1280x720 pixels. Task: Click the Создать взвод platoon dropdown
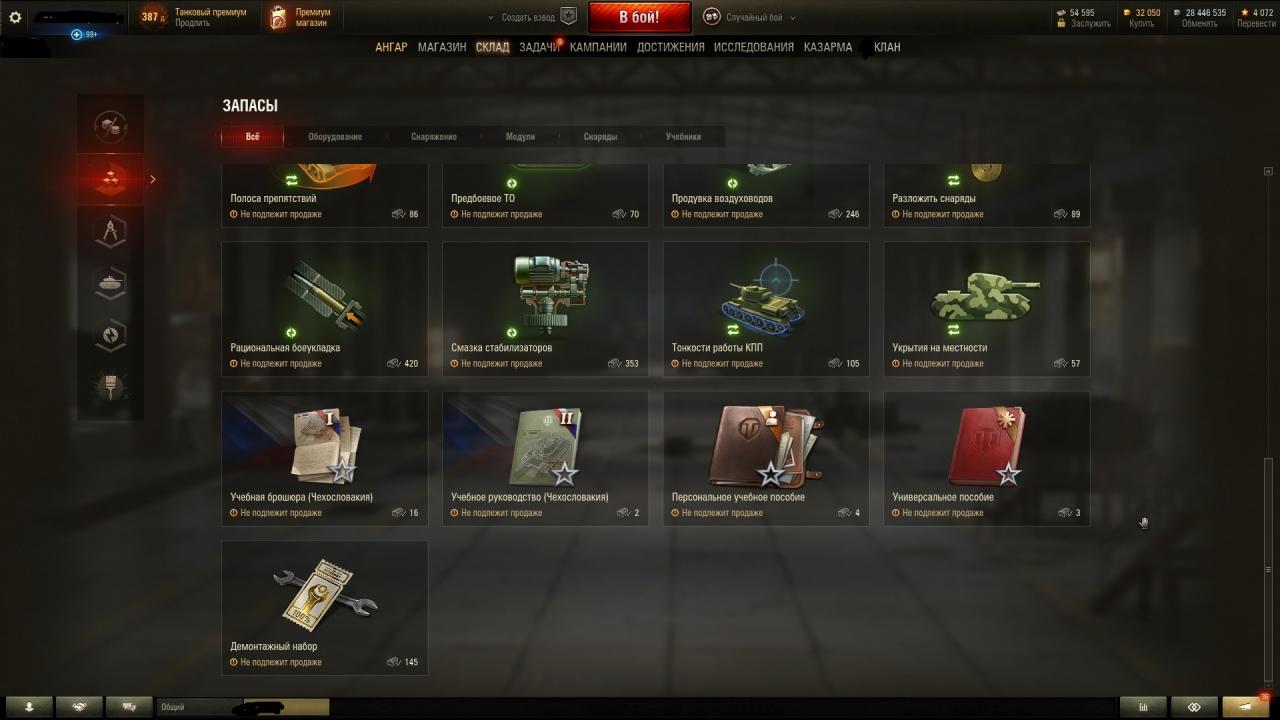pos(530,17)
